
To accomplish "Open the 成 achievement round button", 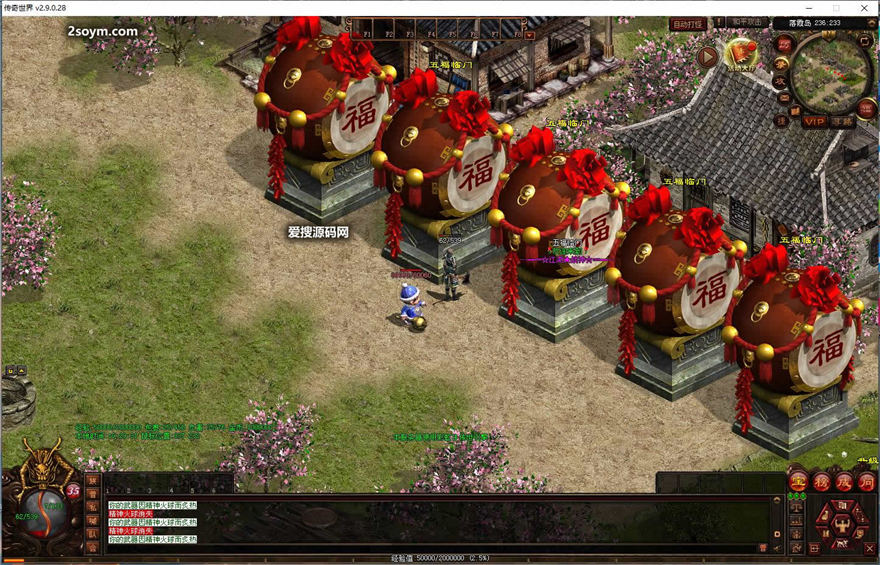I will coord(842,481).
